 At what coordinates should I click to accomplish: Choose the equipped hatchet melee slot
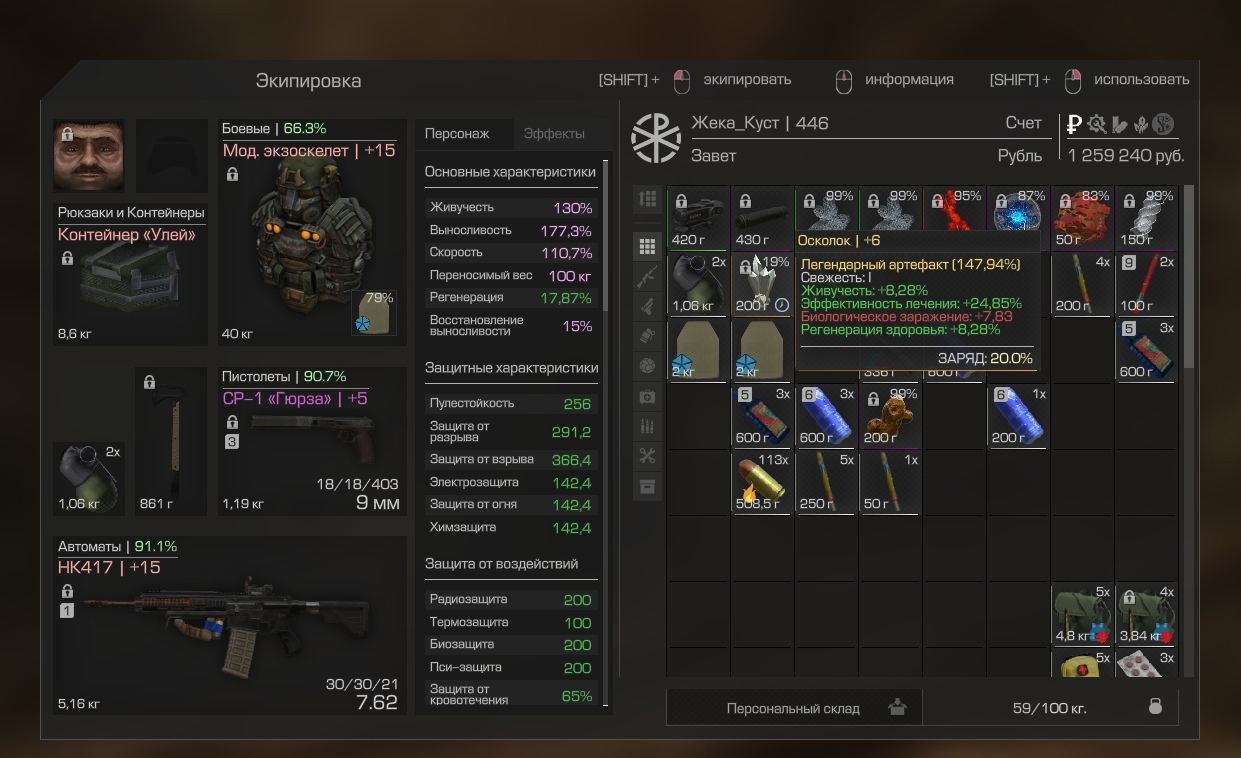point(172,441)
